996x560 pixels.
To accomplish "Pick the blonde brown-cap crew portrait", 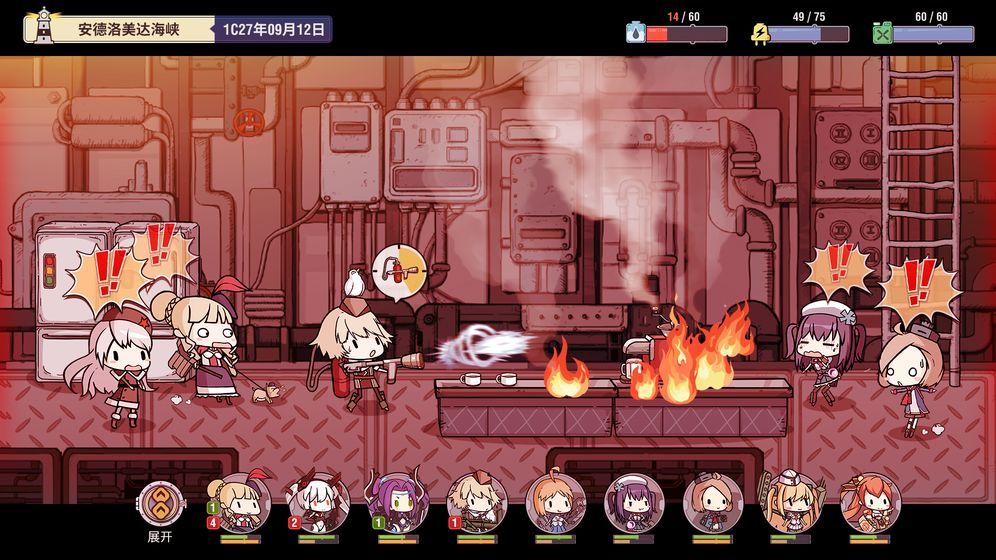I will [x=477, y=502].
